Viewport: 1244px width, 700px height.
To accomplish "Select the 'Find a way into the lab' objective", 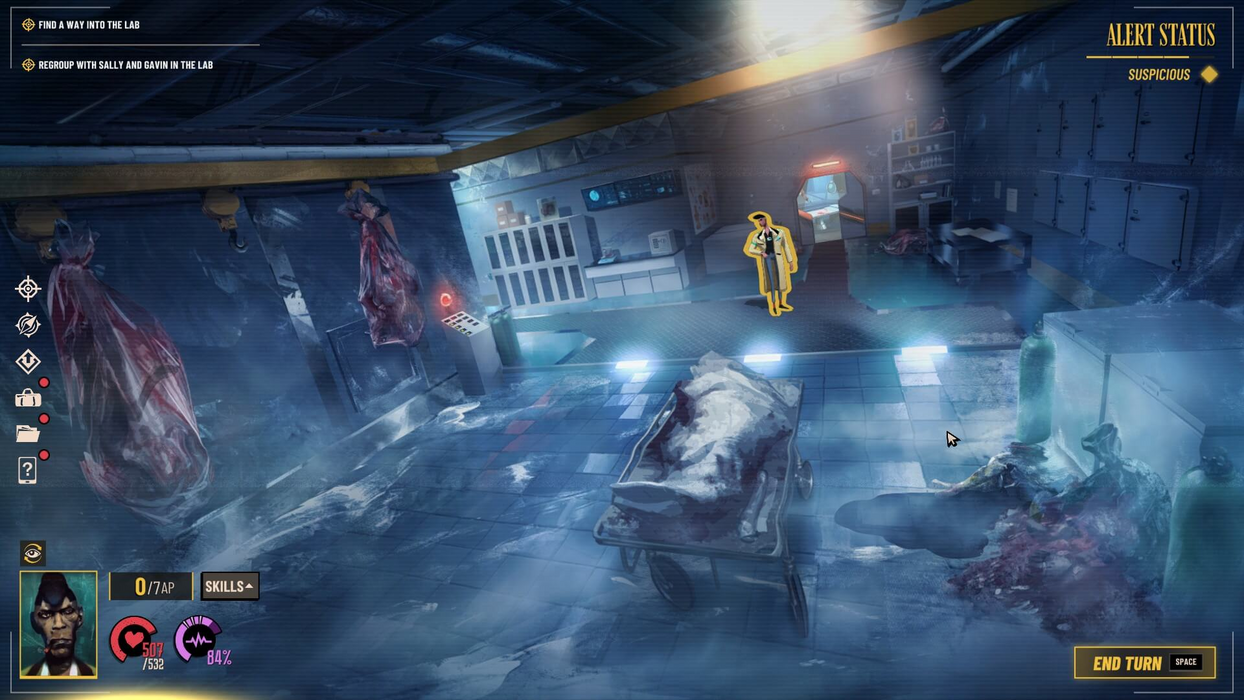I will pyautogui.click(x=88, y=25).
